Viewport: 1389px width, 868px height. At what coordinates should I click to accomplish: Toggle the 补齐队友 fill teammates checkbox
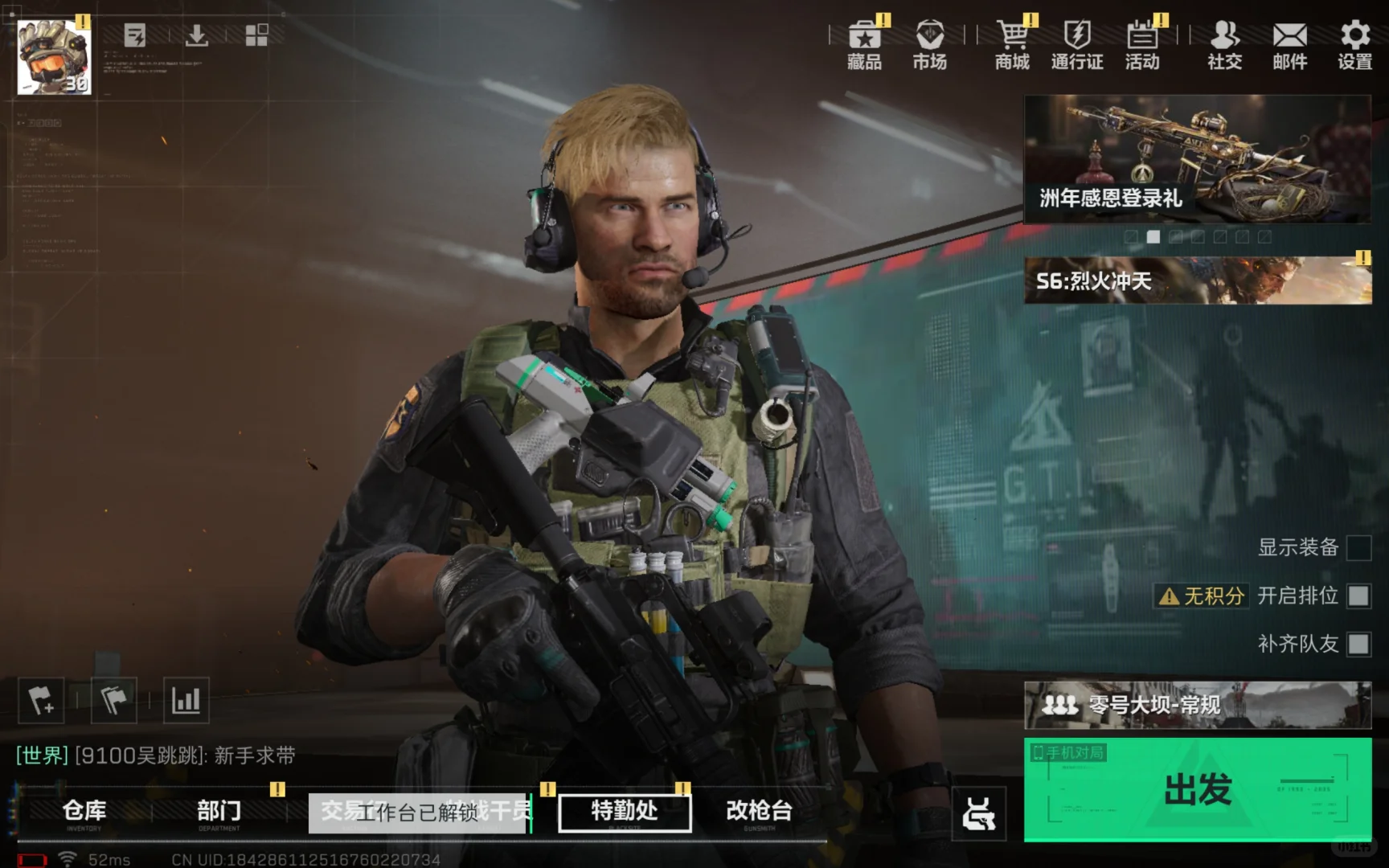[1358, 644]
